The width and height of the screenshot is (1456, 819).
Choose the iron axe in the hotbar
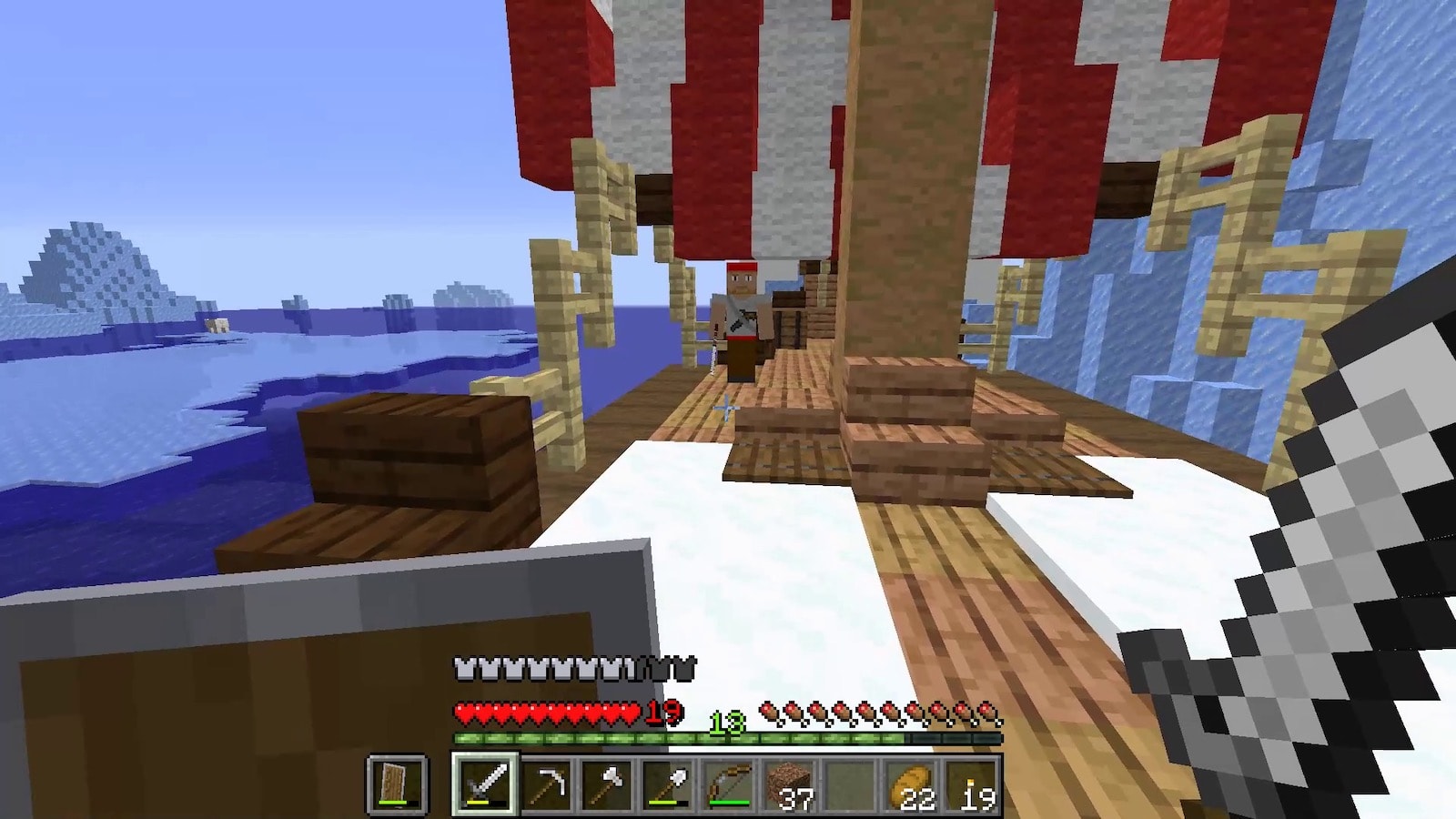(607, 783)
